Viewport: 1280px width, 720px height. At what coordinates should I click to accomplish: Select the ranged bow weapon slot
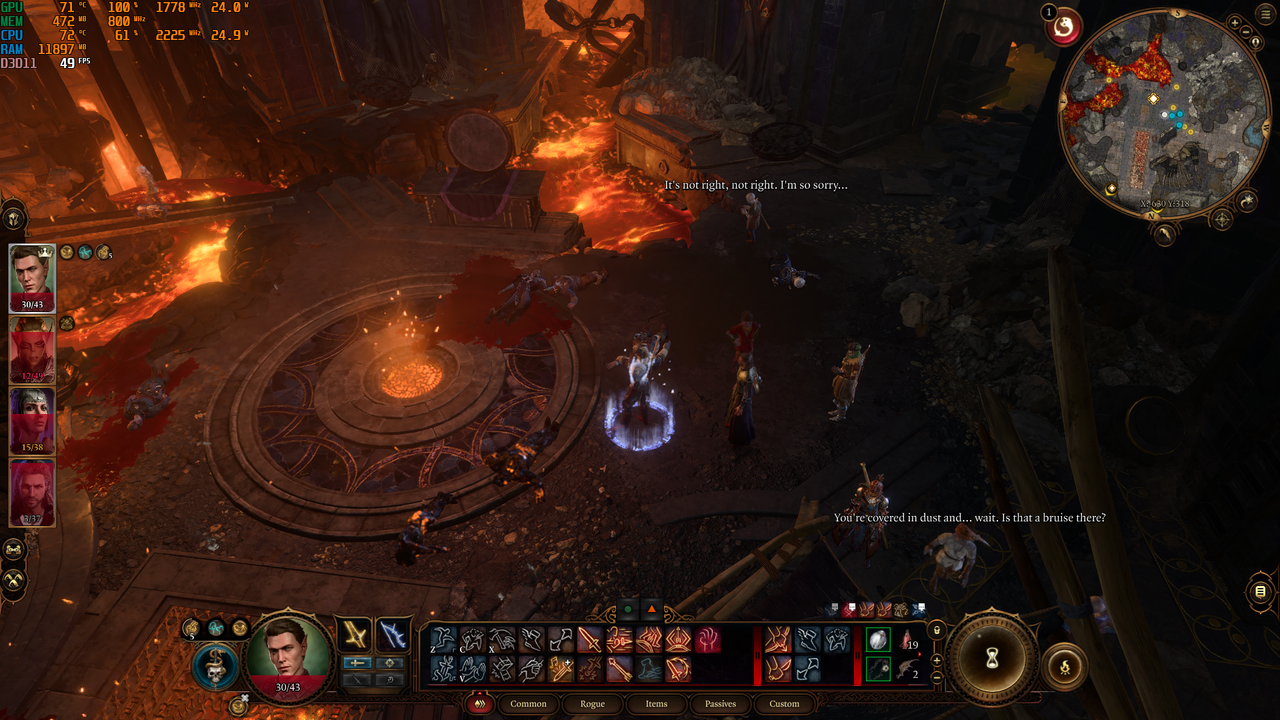click(393, 634)
